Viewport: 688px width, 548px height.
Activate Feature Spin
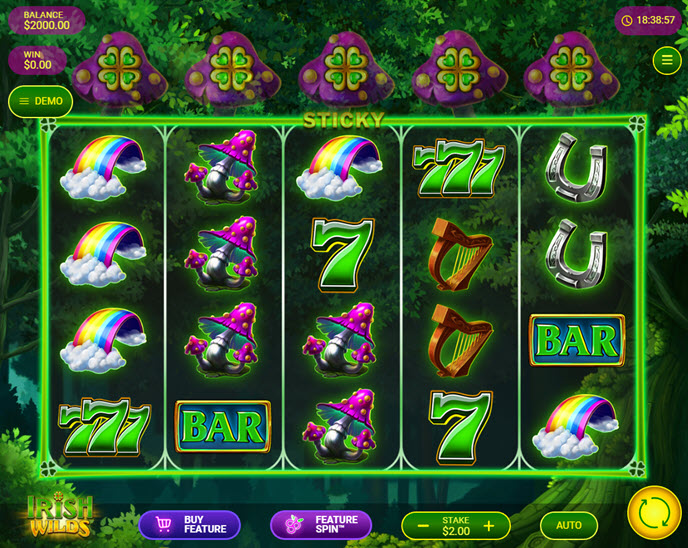(320, 525)
